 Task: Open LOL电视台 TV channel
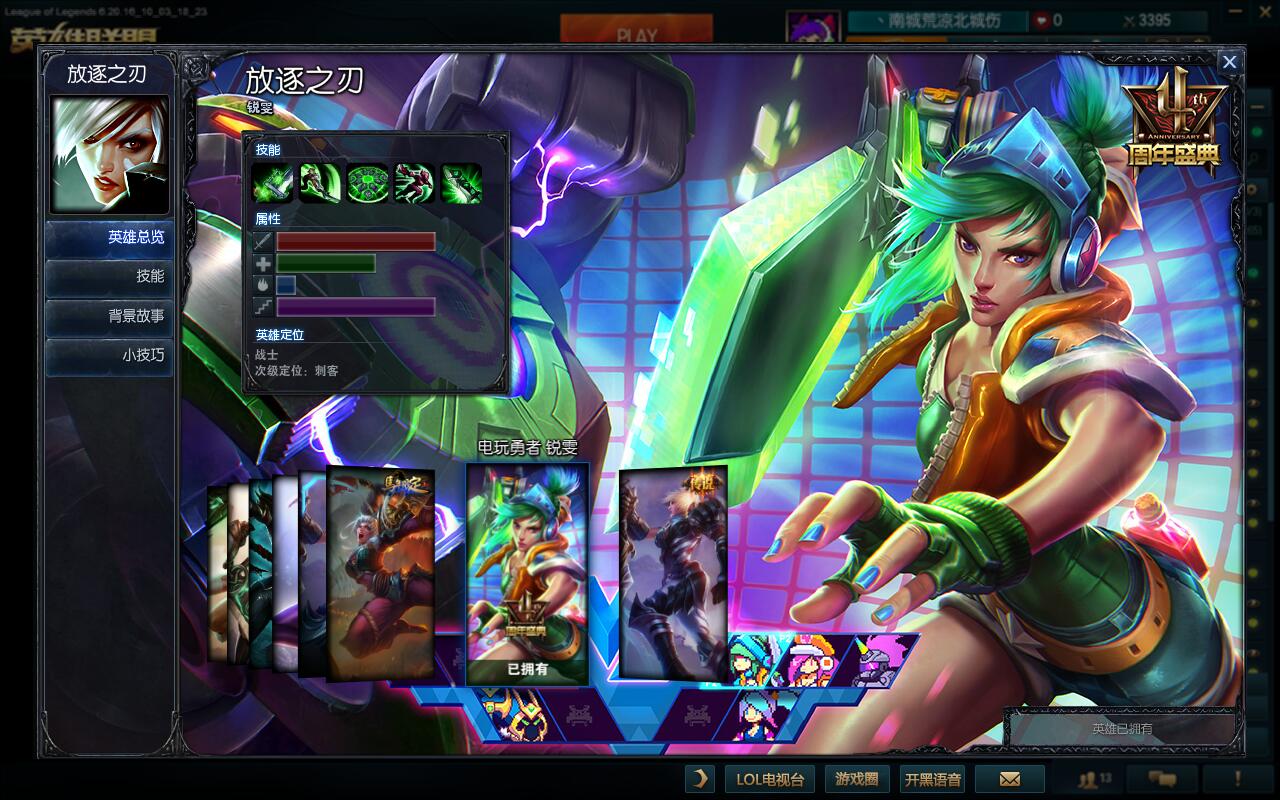click(x=770, y=779)
